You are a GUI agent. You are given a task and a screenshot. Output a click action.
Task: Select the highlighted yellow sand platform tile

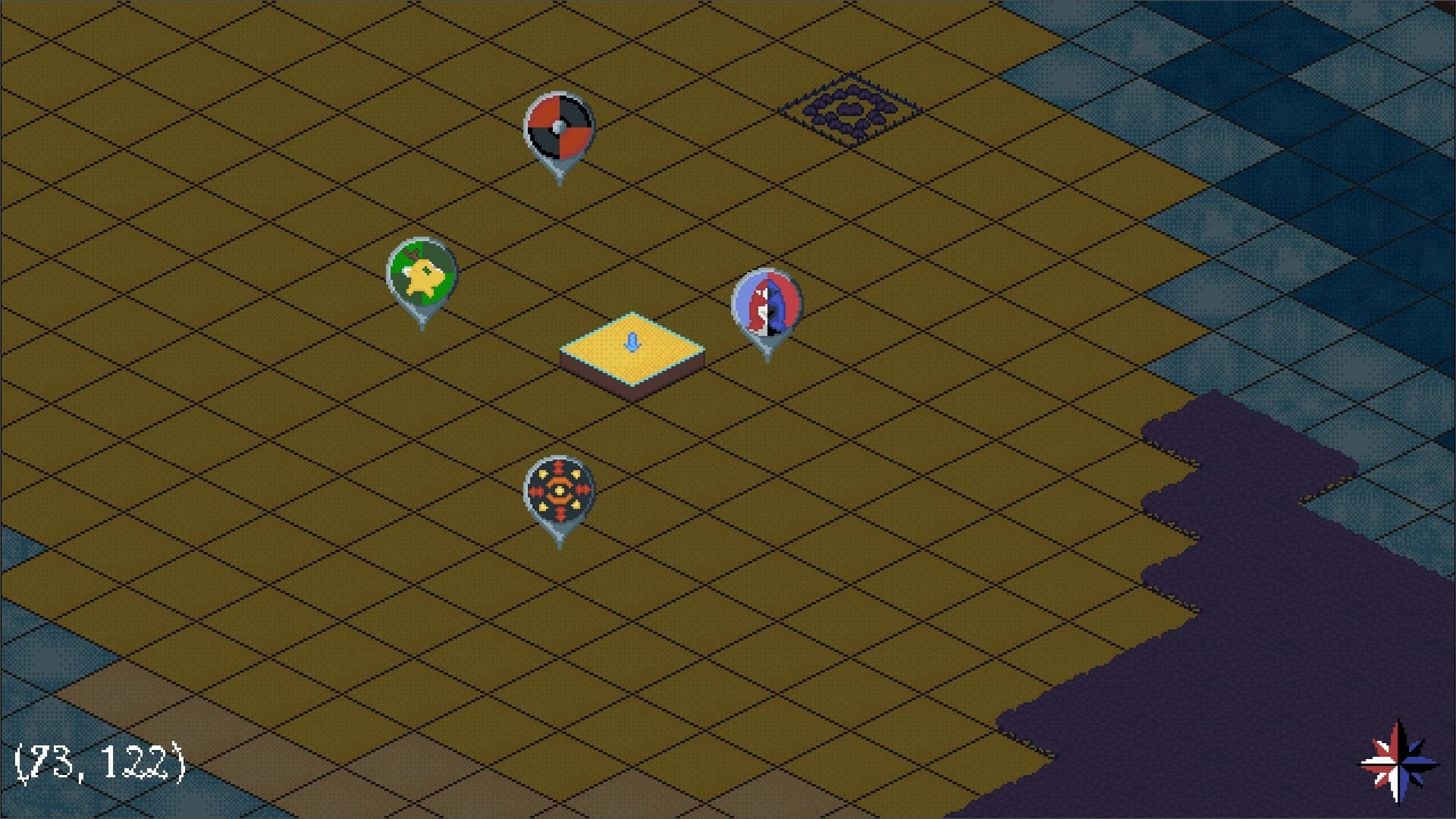[x=632, y=349]
